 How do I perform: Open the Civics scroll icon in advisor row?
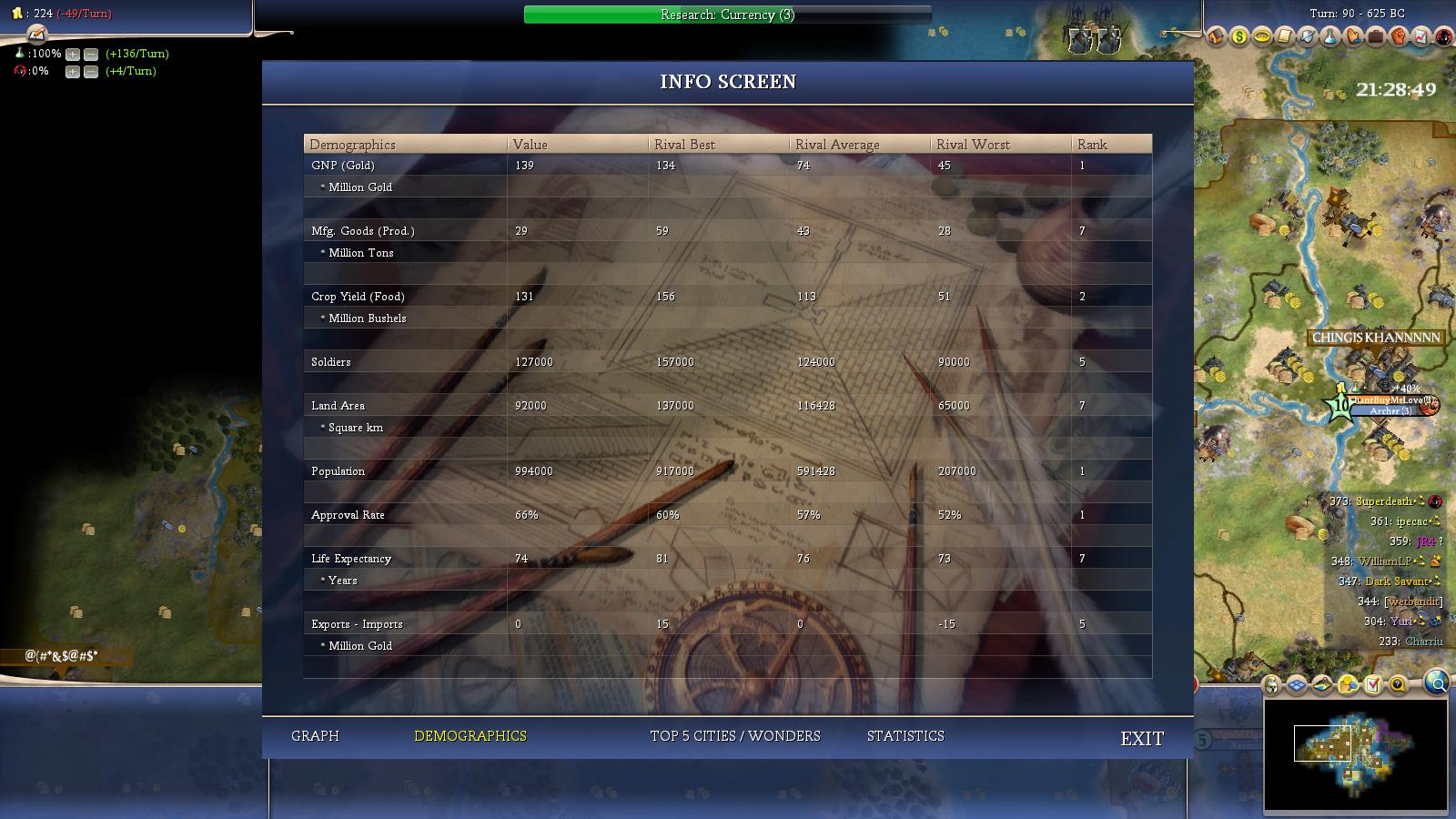pyautogui.click(x=1284, y=38)
